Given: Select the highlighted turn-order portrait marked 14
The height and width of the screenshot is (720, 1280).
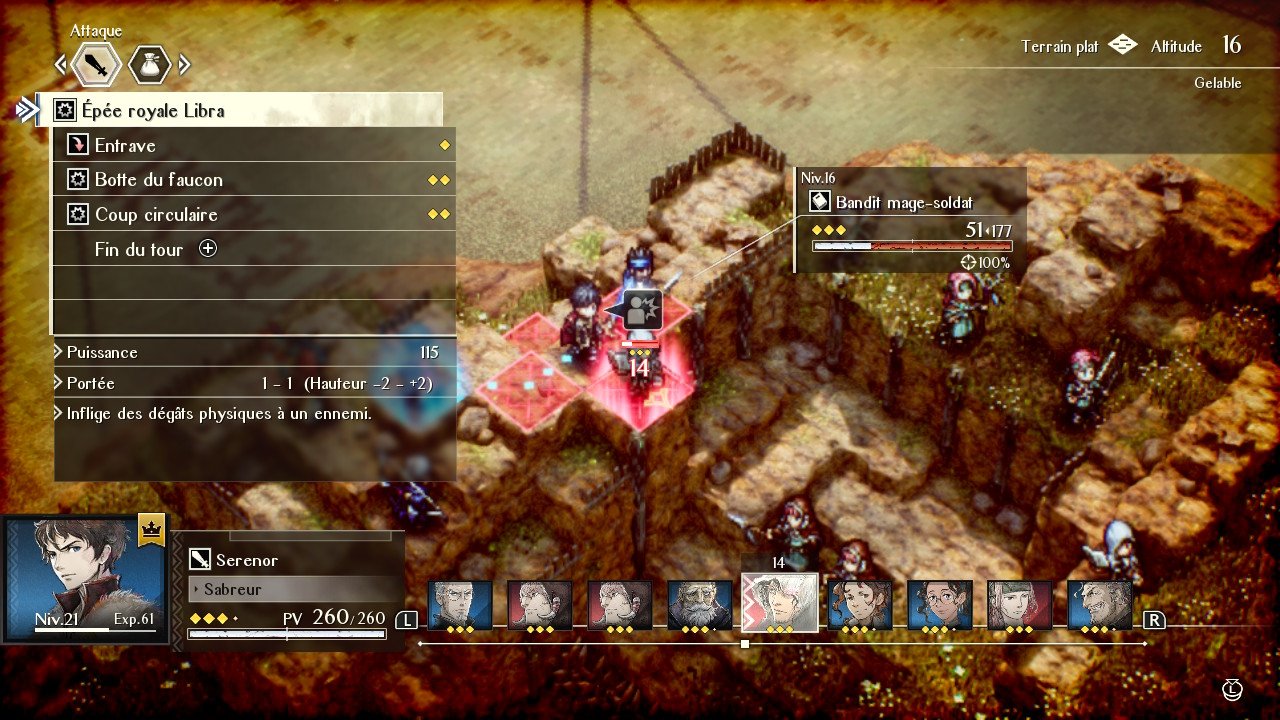Looking at the screenshot, I should coord(780,603).
